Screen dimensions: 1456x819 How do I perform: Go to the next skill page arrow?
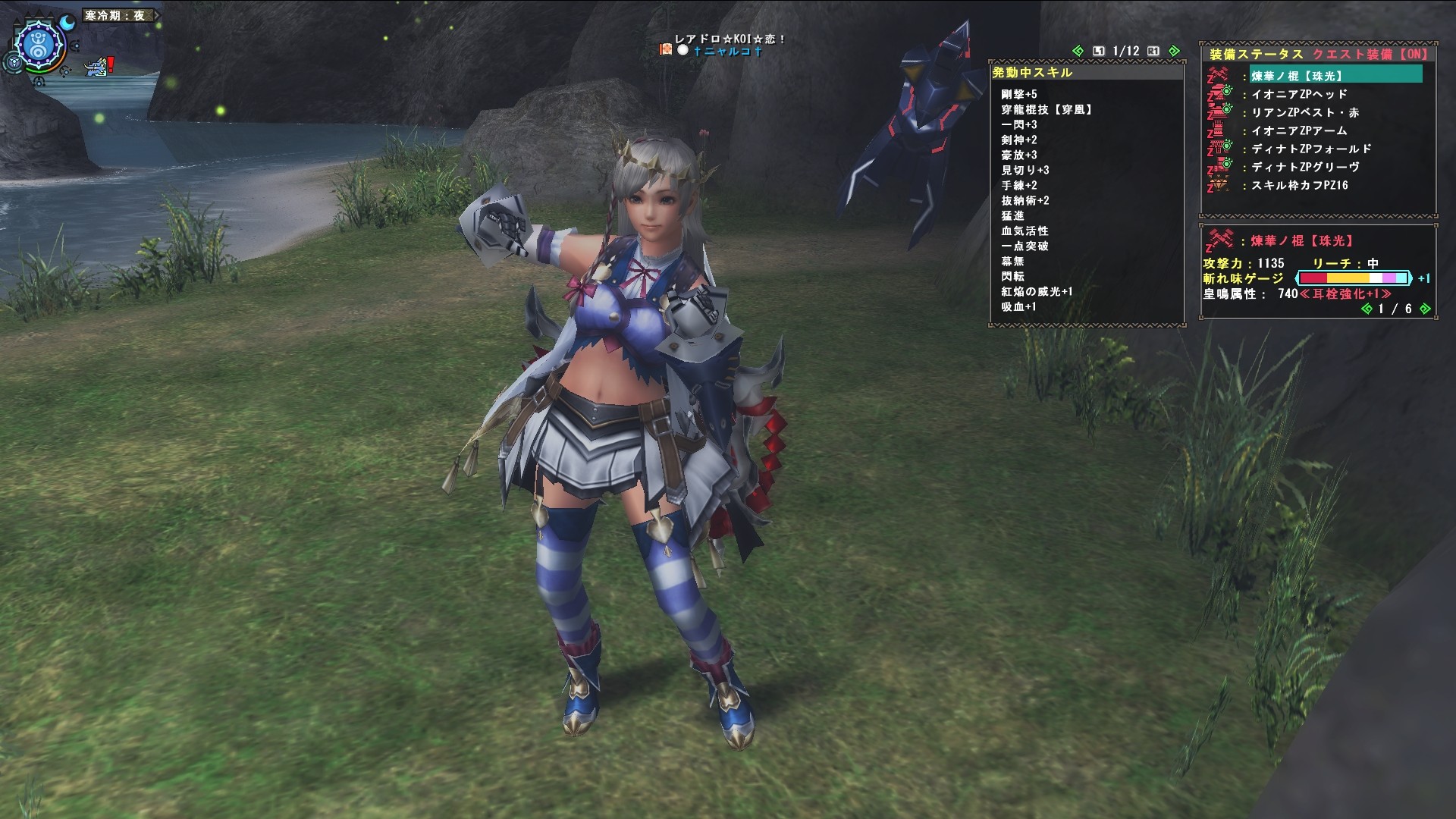pyautogui.click(x=1174, y=51)
